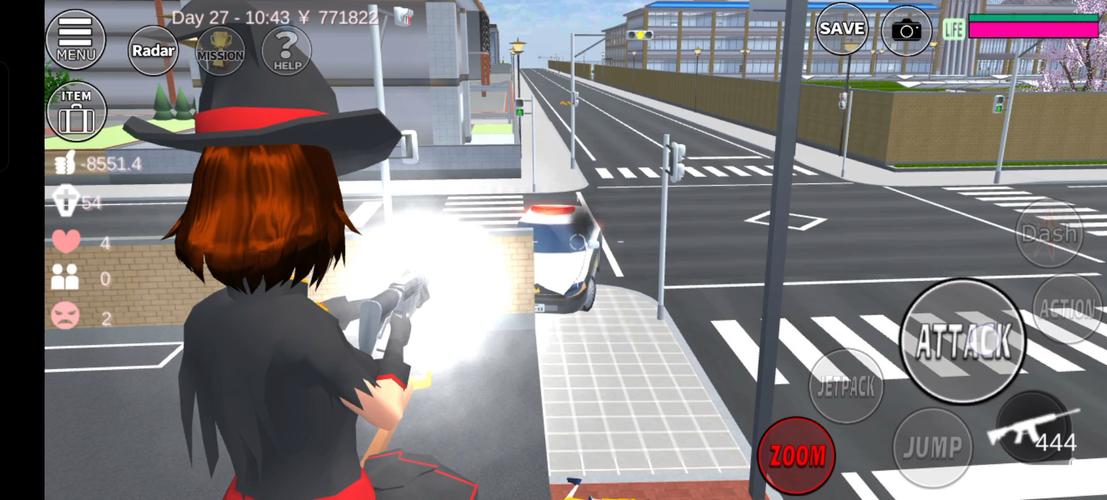Show the Help question mark
The height and width of the screenshot is (500, 1107).
[x=287, y=50]
